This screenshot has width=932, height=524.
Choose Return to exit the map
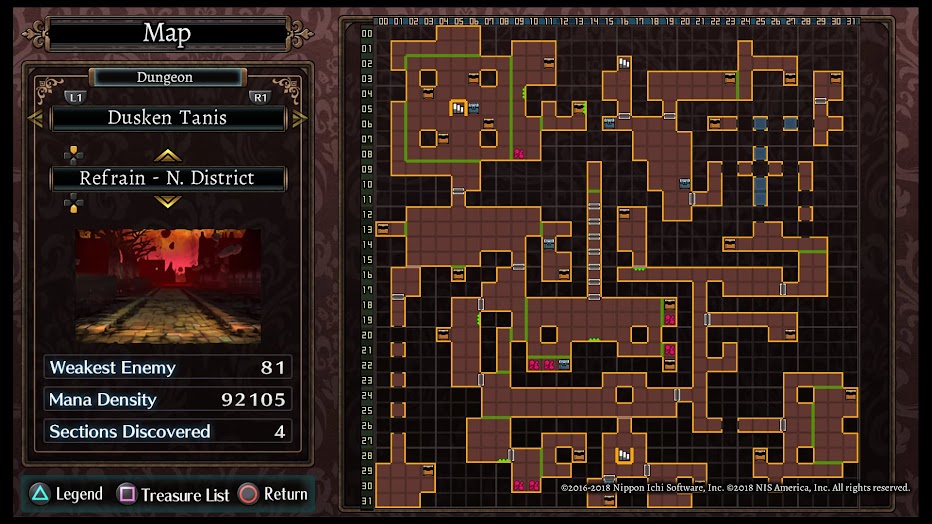tap(273, 494)
